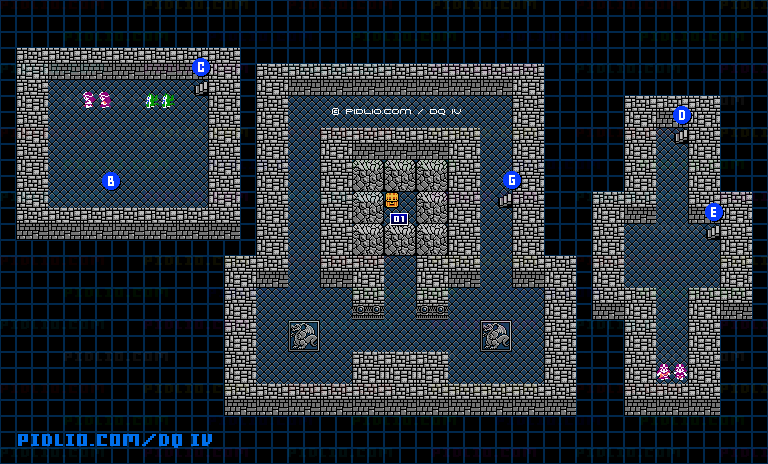768x464 pixels.
Task: Click the E stairs marker
Action: 714,212
